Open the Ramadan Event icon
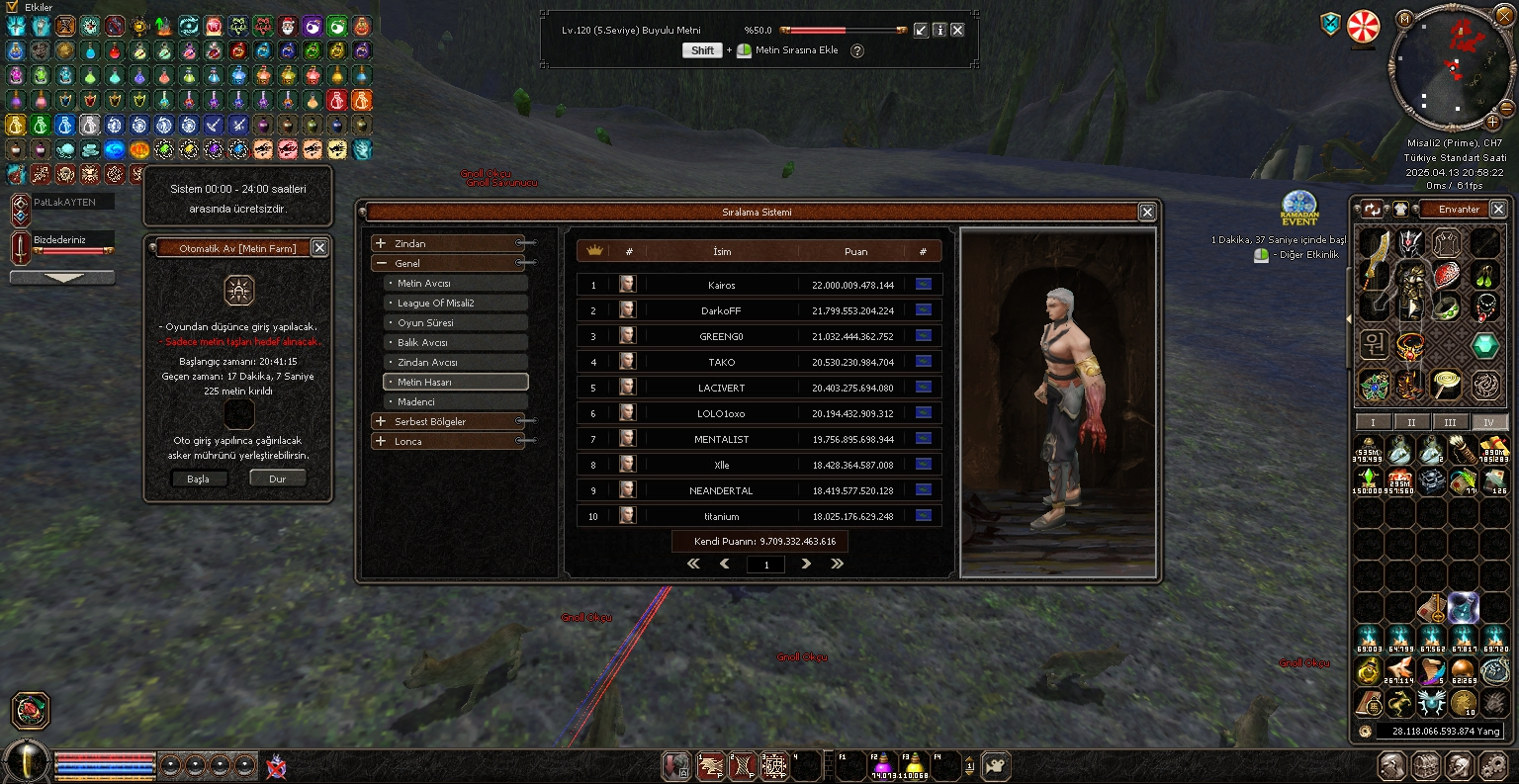This screenshot has width=1519, height=784. [1299, 206]
